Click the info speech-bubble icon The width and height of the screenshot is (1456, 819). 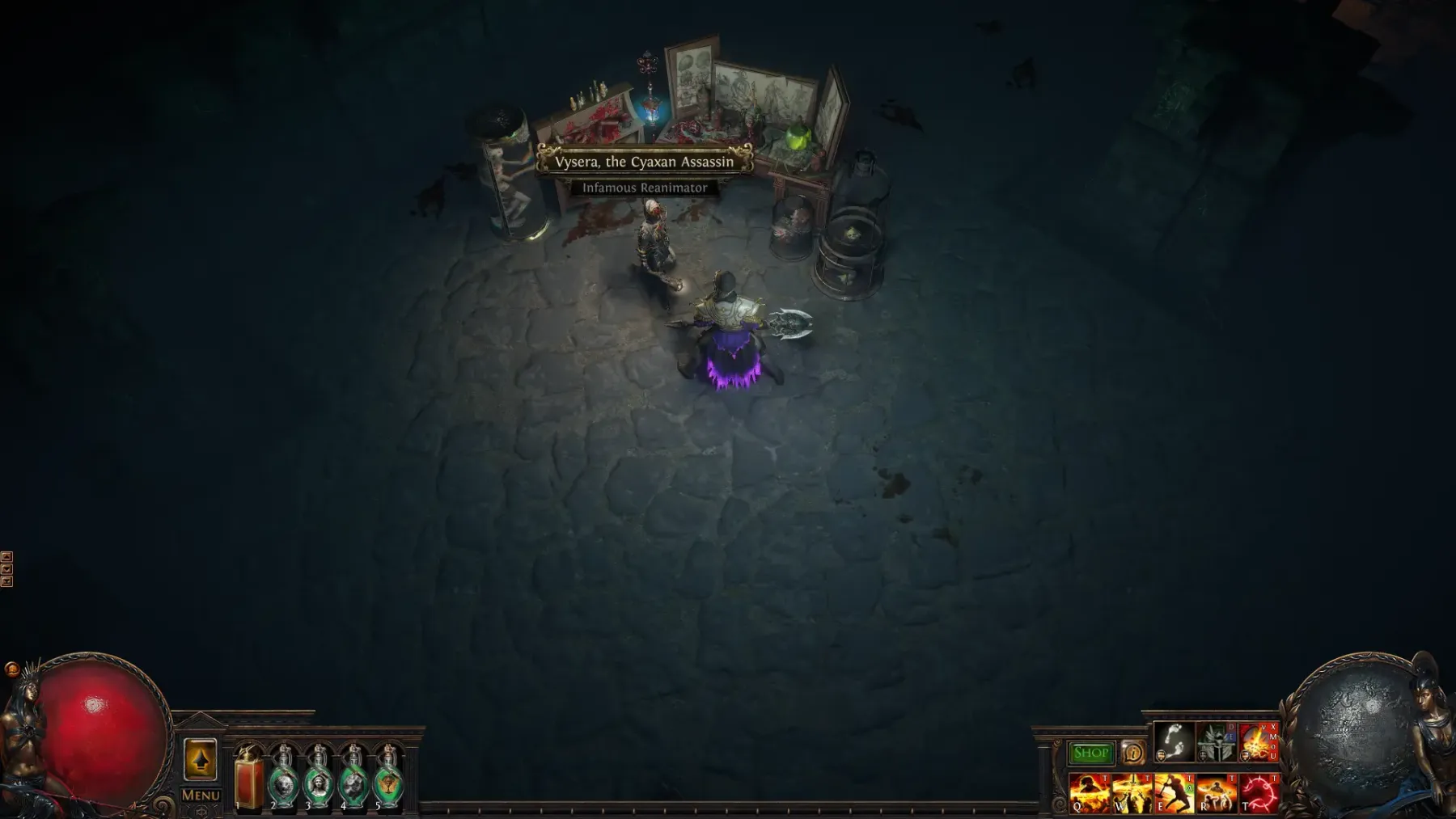pyautogui.click(x=1132, y=754)
